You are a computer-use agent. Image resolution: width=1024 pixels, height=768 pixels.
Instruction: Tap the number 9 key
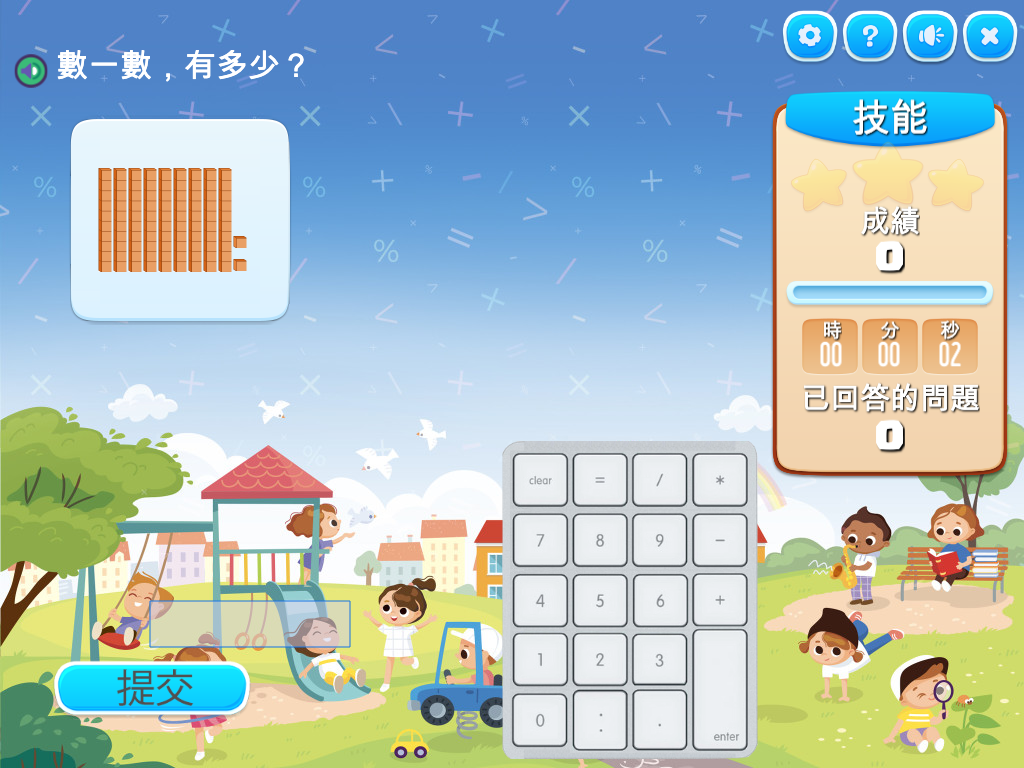[660, 540]
